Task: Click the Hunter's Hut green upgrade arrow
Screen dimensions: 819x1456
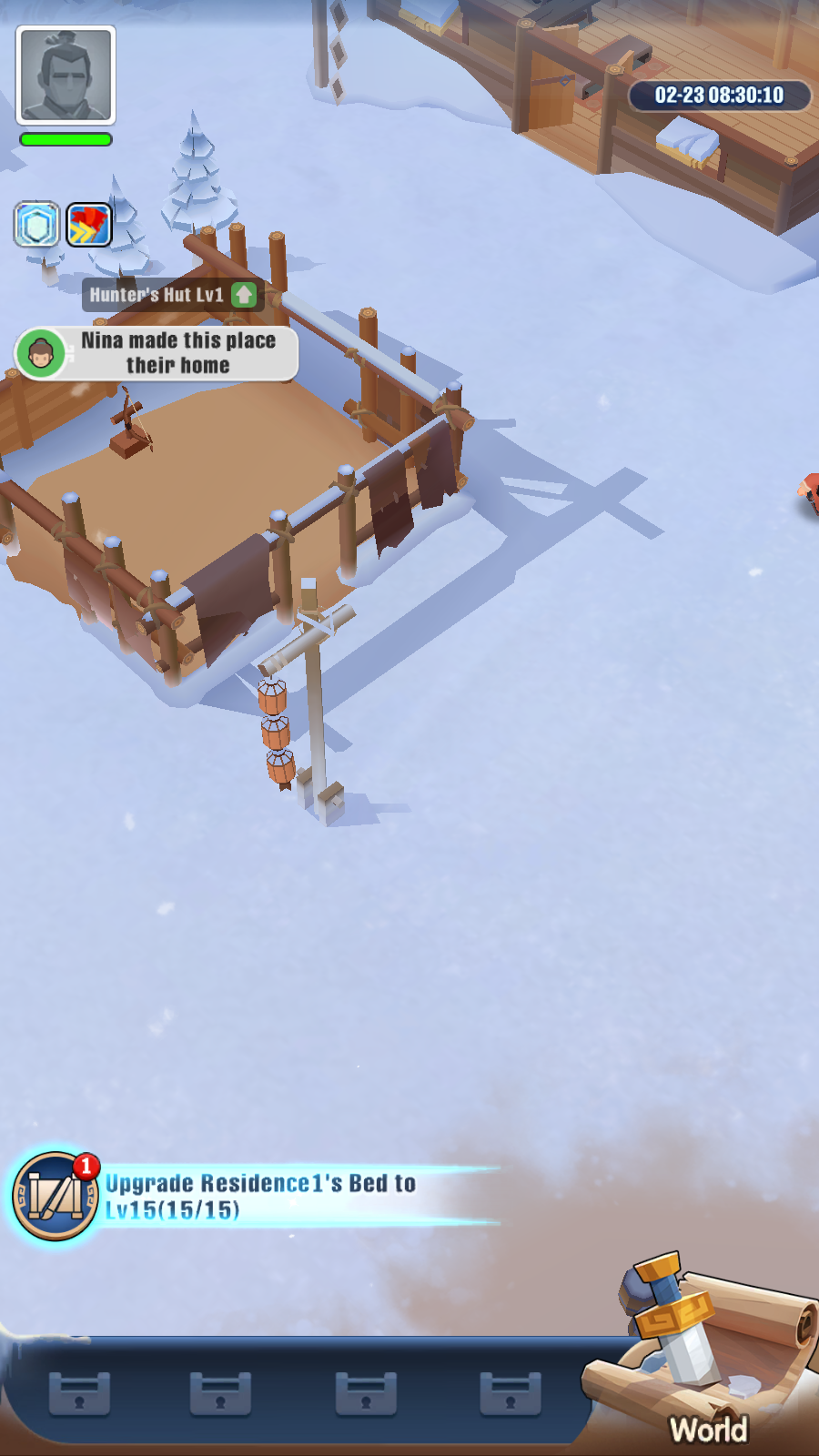Action: [244, 295]
